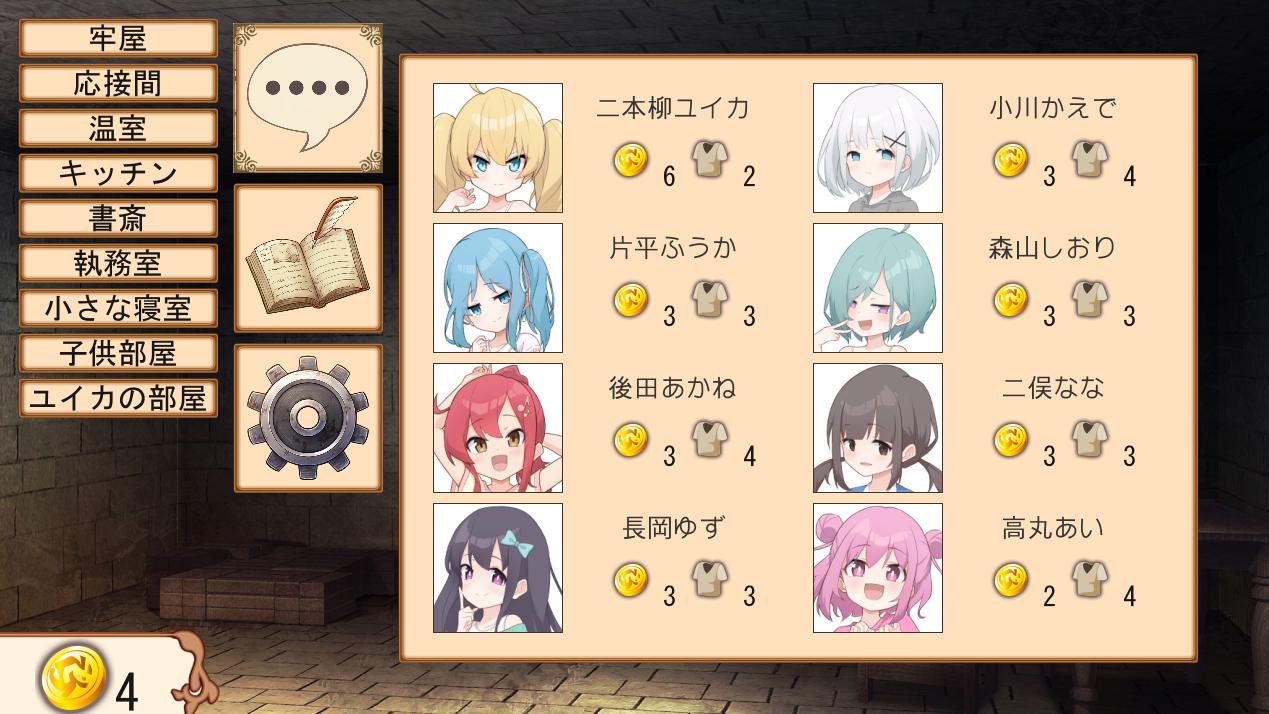
Task: Choose 小川かえで's white-haired portrait
Action: click(x=878, y=148)
